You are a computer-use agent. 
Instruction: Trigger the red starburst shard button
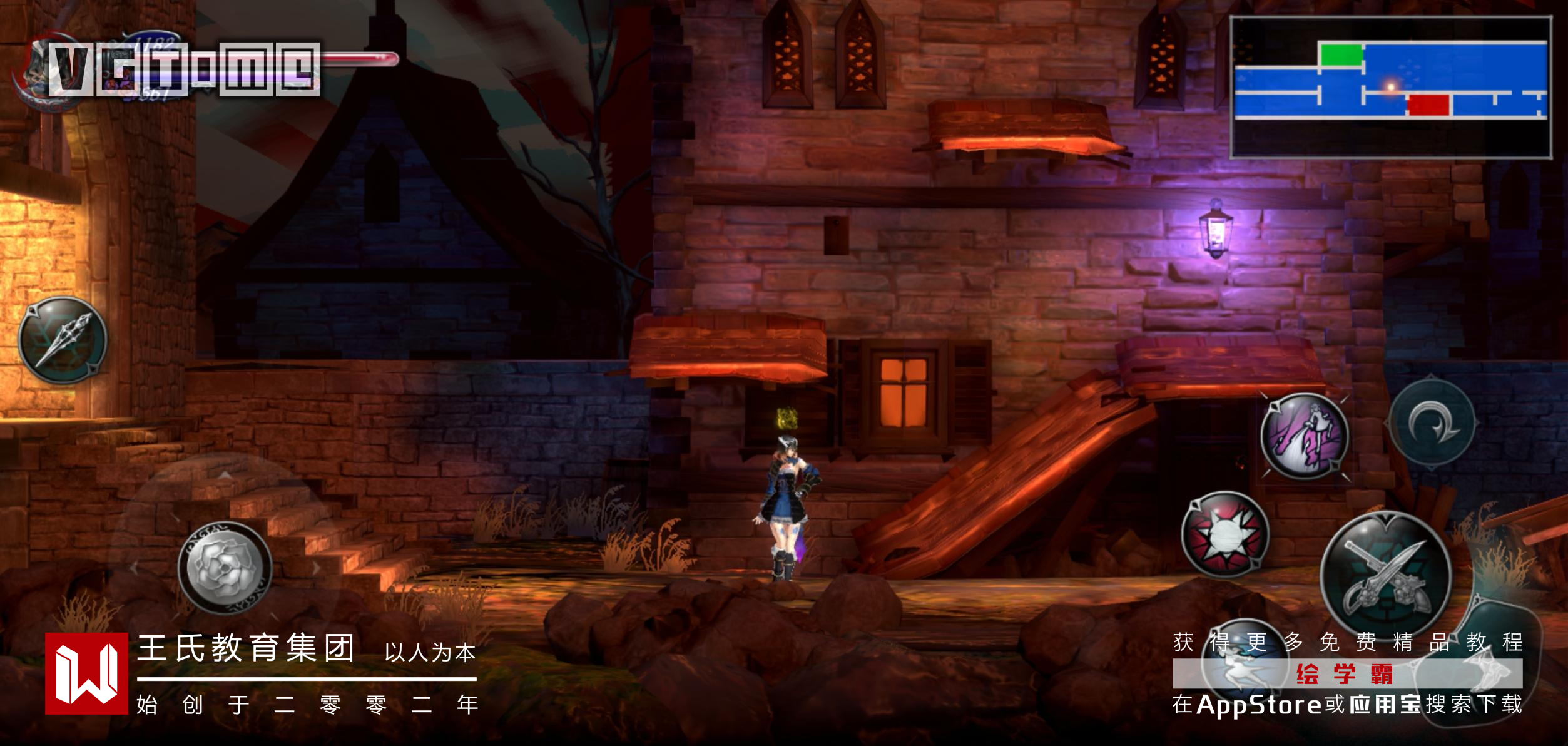click(x=1225, y=534)
